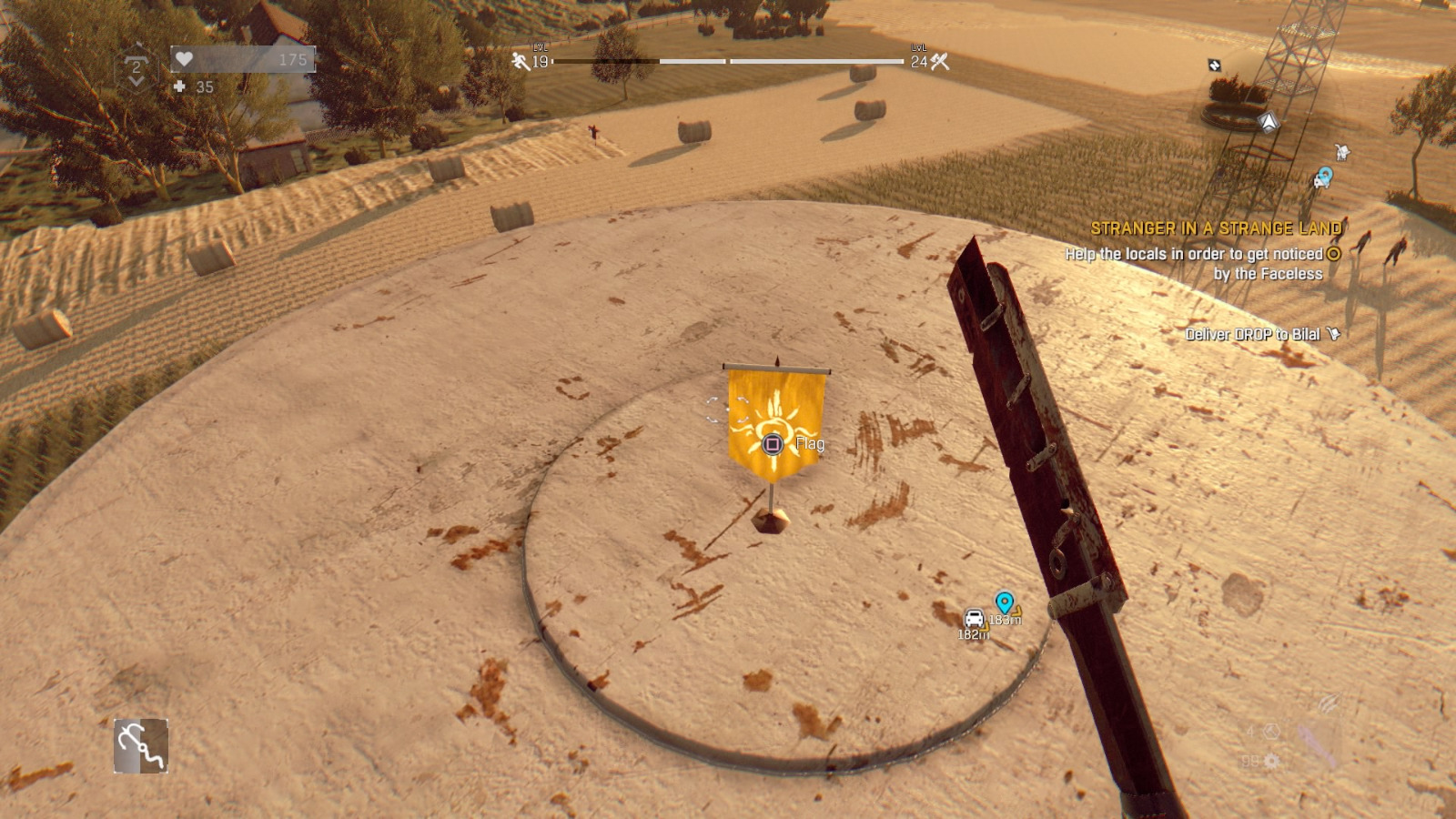1456x819 pixels.
Task: Select the gear item icon showing 99
Action: point(1271,762)
